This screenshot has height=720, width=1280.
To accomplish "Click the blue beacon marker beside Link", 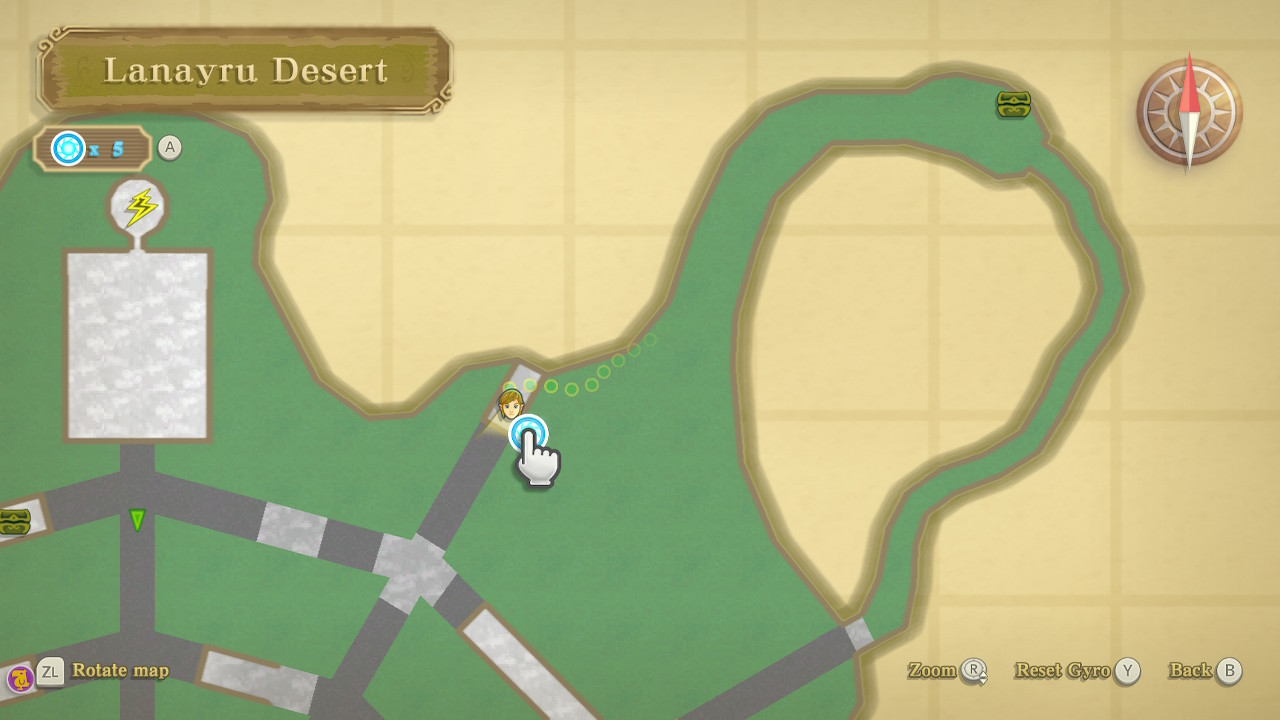I will (x=528, y=434).
